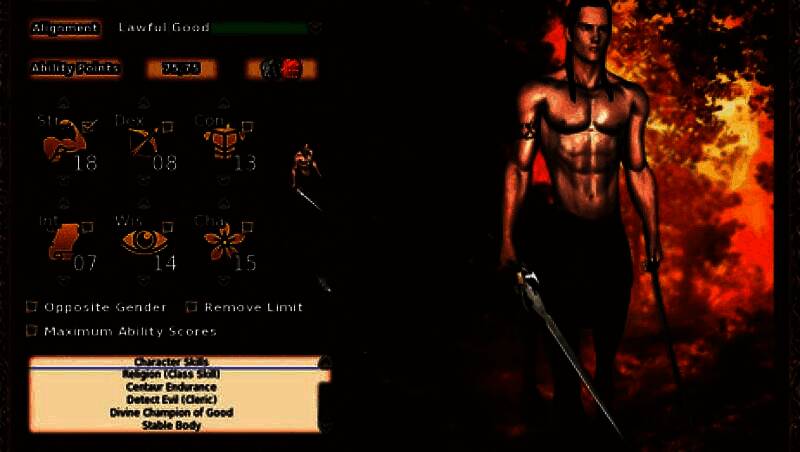
Task: Check the Remove Limit box
Action: [192, 307]
